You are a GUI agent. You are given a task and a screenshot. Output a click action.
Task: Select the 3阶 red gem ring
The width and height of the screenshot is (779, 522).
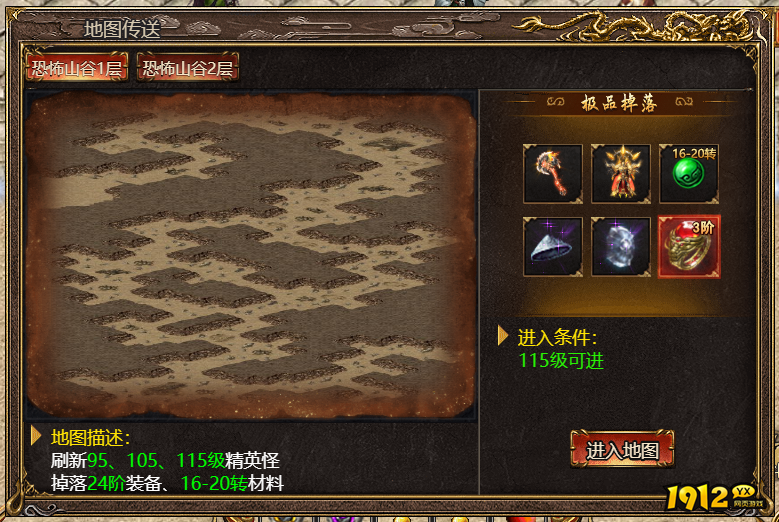coord(689,246)
